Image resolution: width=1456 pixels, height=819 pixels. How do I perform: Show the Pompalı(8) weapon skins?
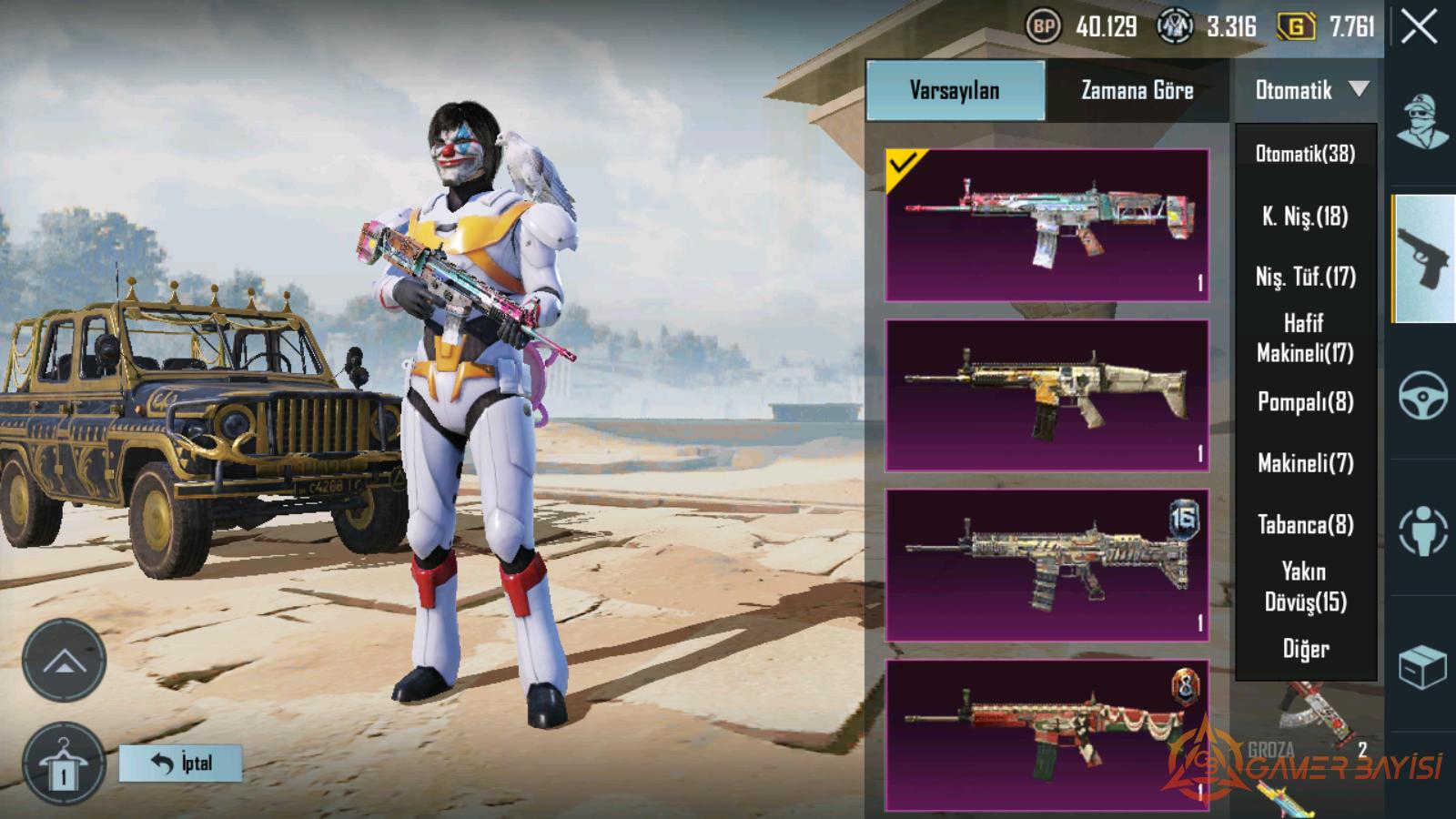(1305, 401)
